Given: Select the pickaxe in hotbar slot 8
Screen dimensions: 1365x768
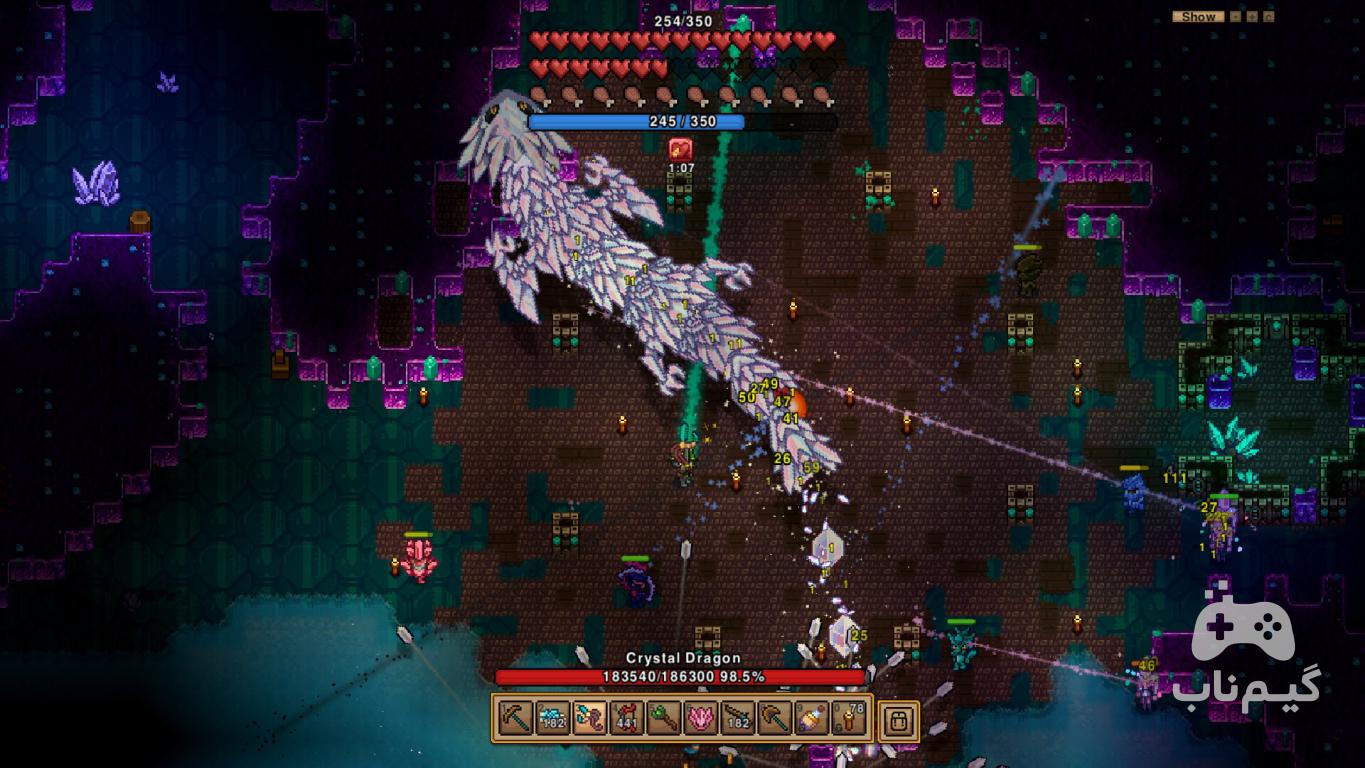Looking at the screenshot, I should (x=774, y=718).
